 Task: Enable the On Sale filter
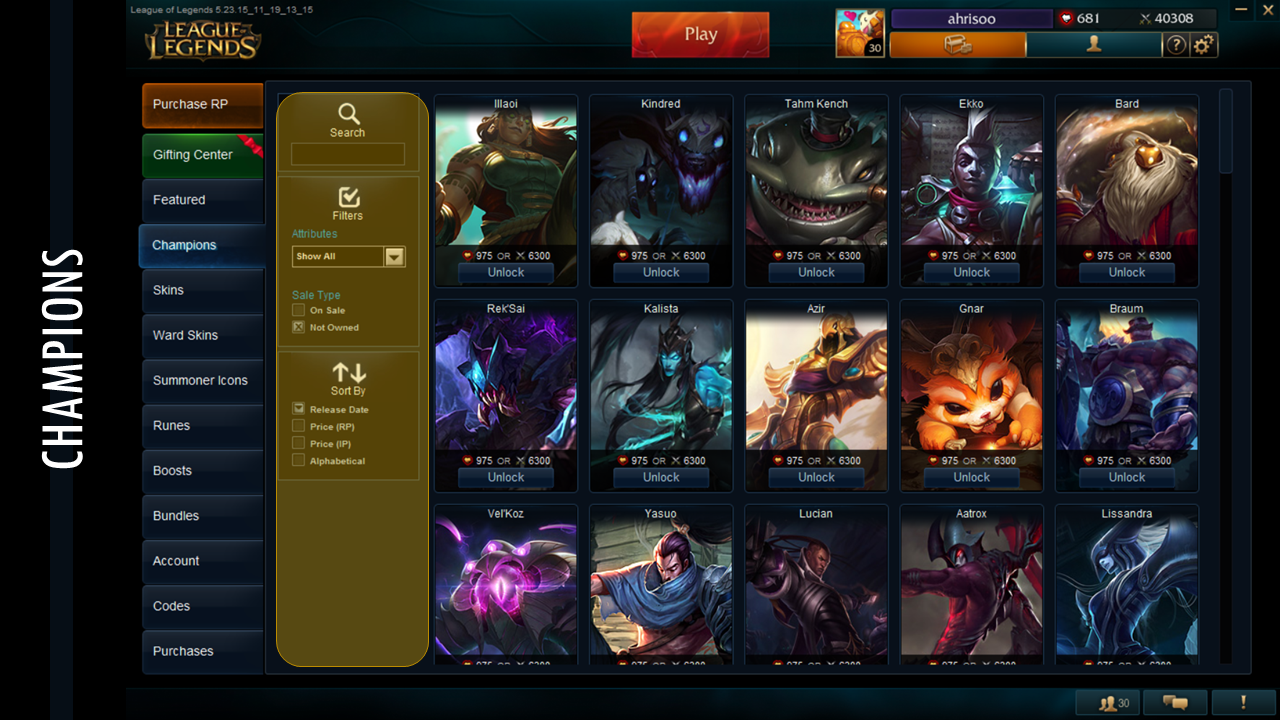[x=298, y=310]
